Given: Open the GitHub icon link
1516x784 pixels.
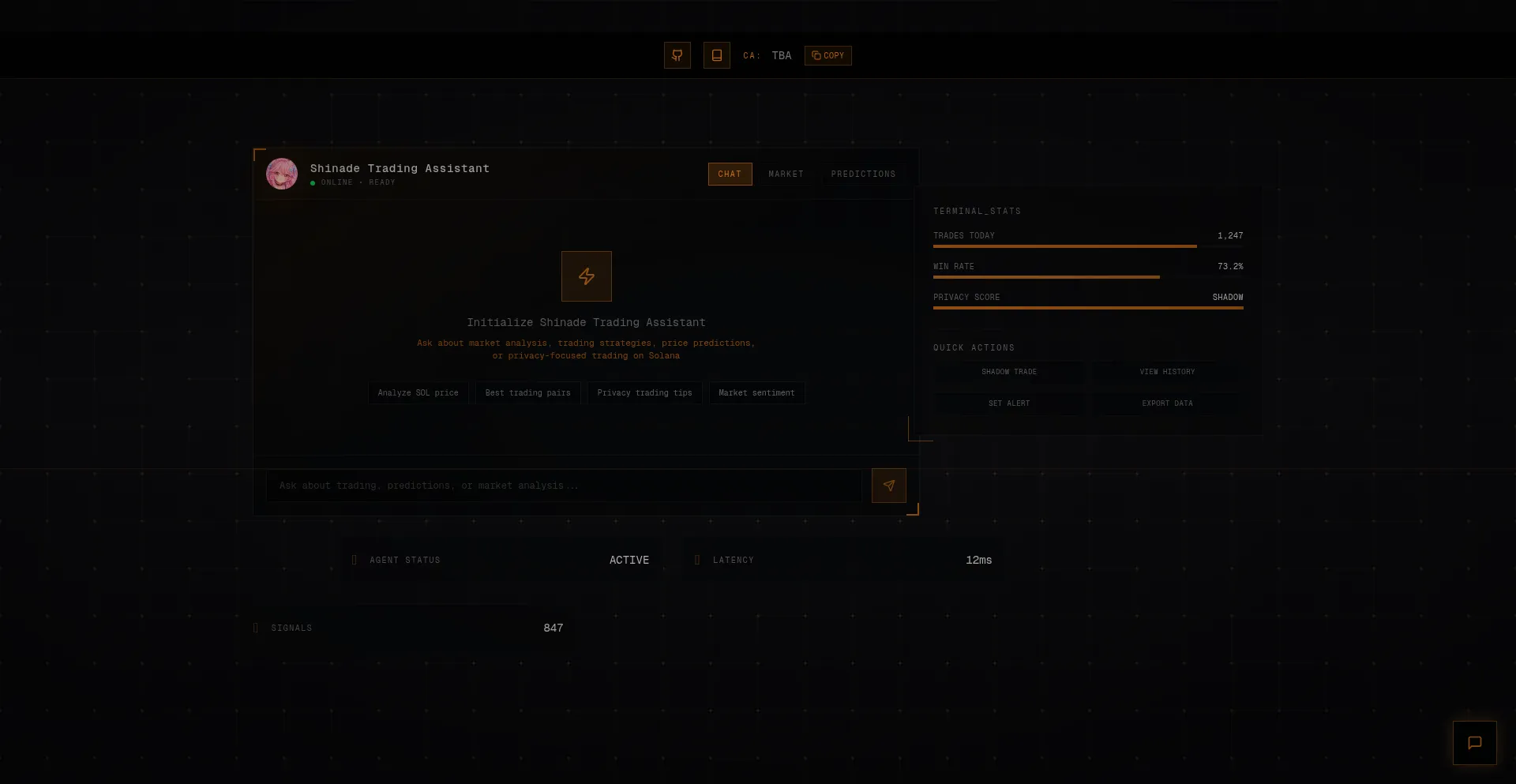Looking at the screenshot, I should pos(677,55).
